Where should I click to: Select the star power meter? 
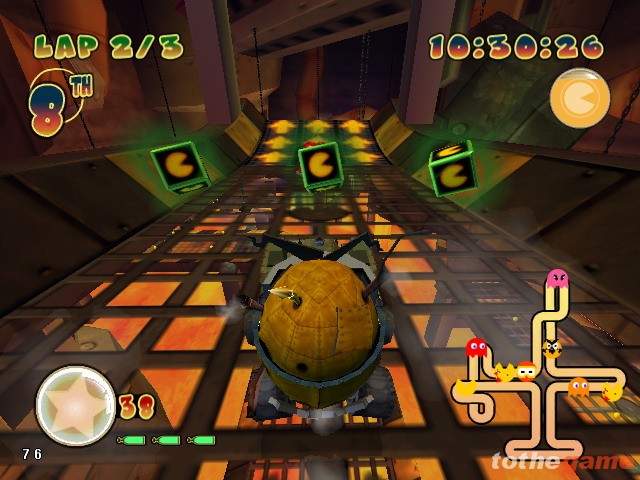(75, 405)
